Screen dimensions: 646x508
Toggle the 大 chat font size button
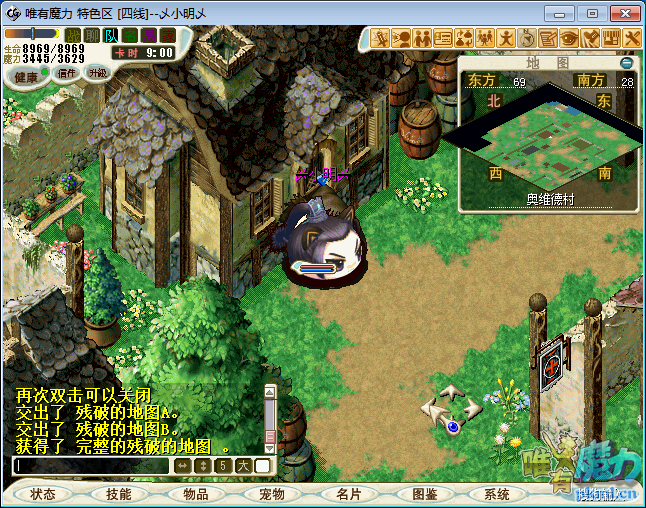[x=243, y=465]
